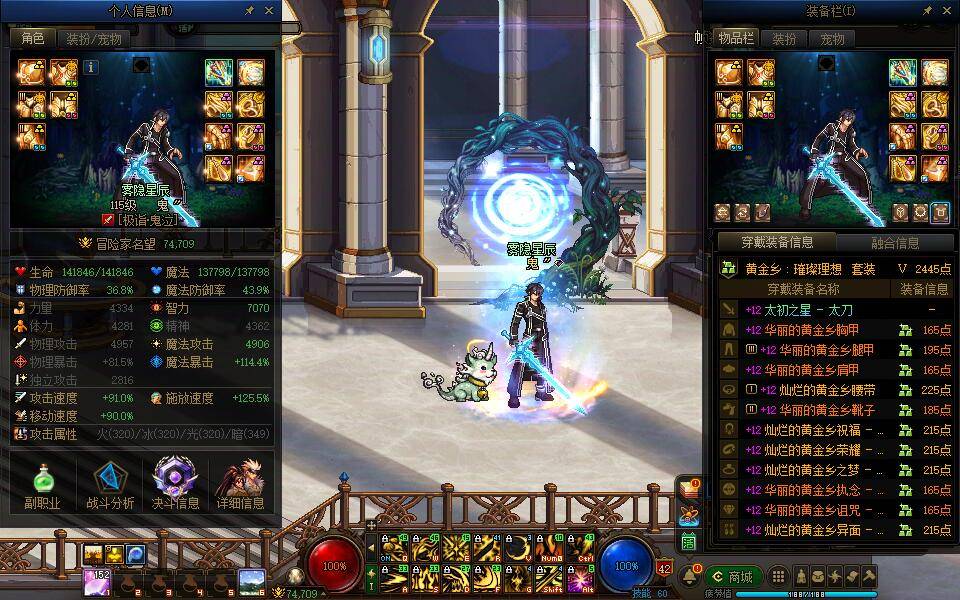Switch to the 装扮/宠物 tab

click(94, 39)
